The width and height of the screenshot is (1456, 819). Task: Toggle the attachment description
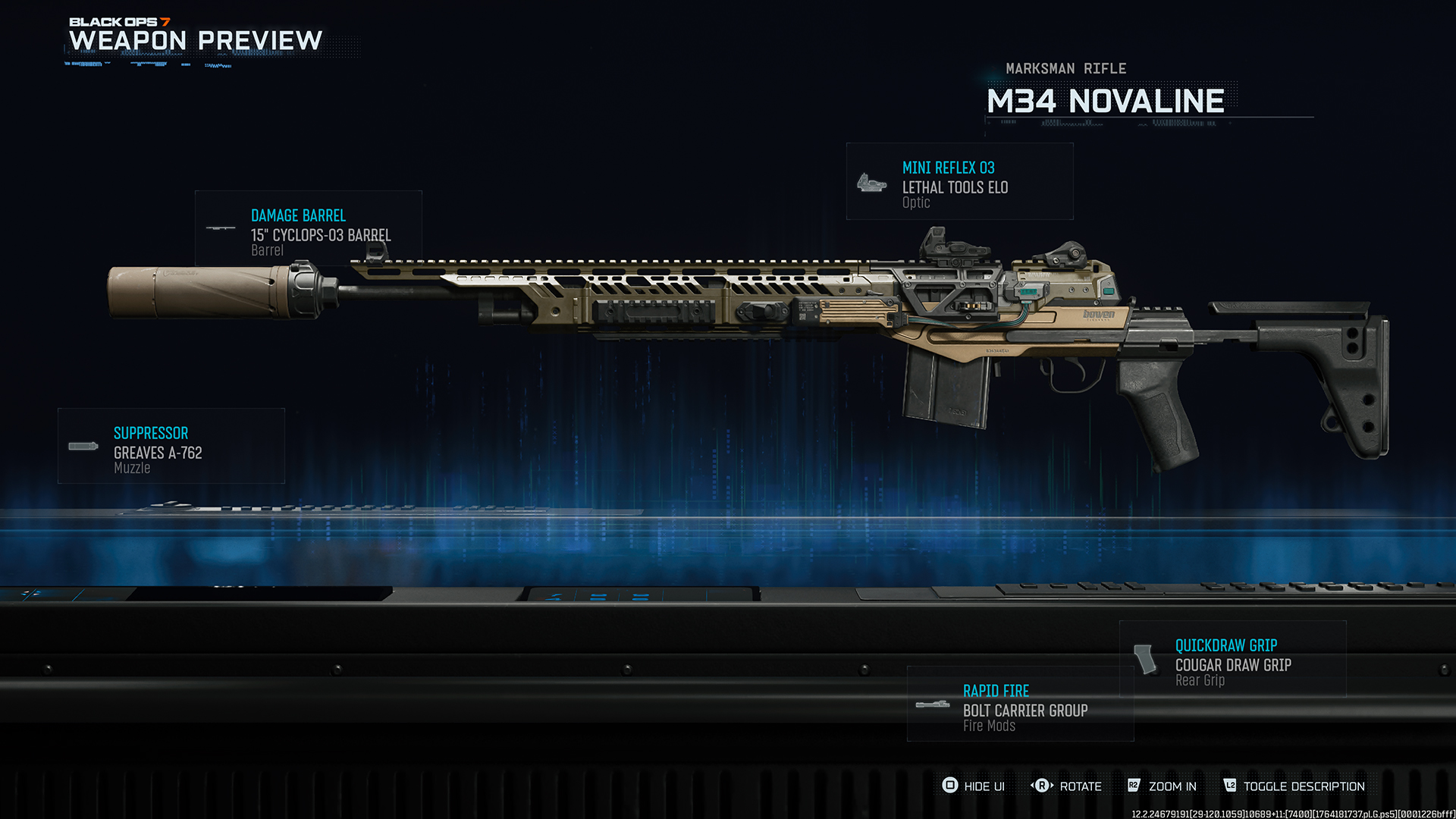click(x=1294, y=786)
